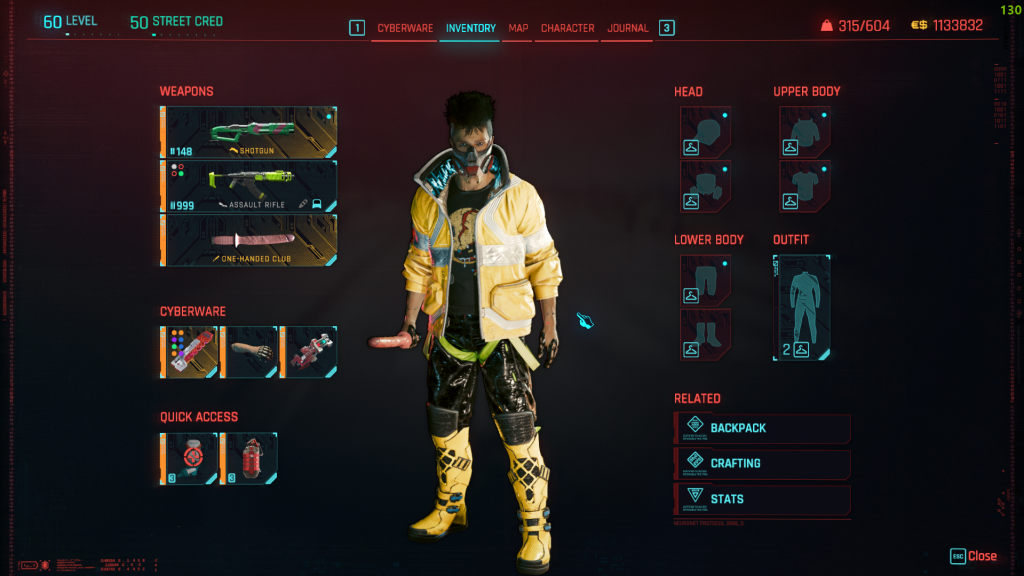Select the pants slot under Lower Body
The width and height of the screenshot is (1024, 576).
[706, 280]
